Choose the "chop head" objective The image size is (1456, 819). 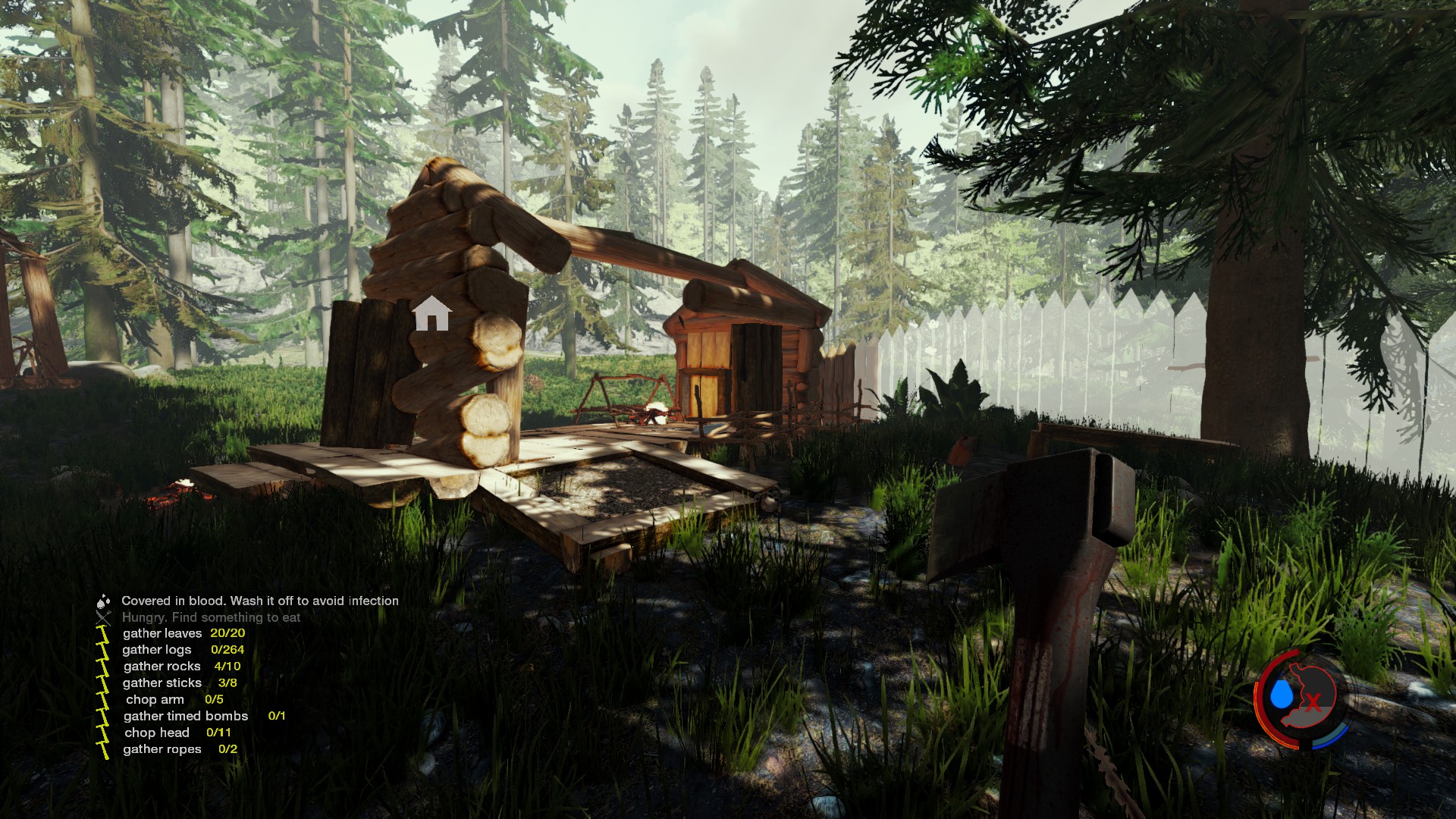point(157,733)
